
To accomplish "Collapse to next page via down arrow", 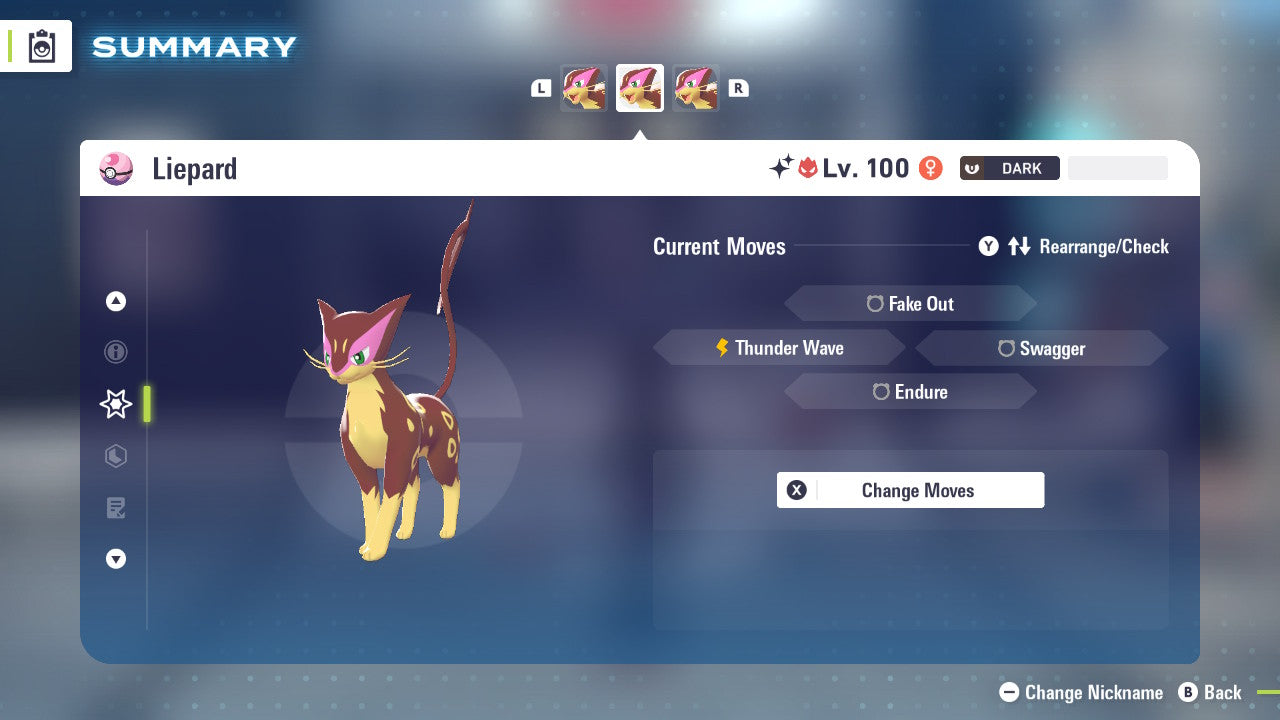I will pos(115,559).
